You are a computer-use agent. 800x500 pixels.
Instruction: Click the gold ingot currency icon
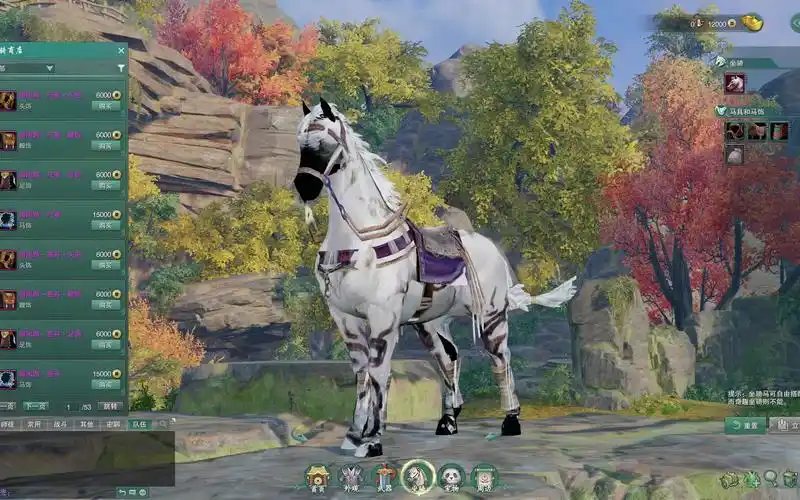tap(753, 23)
